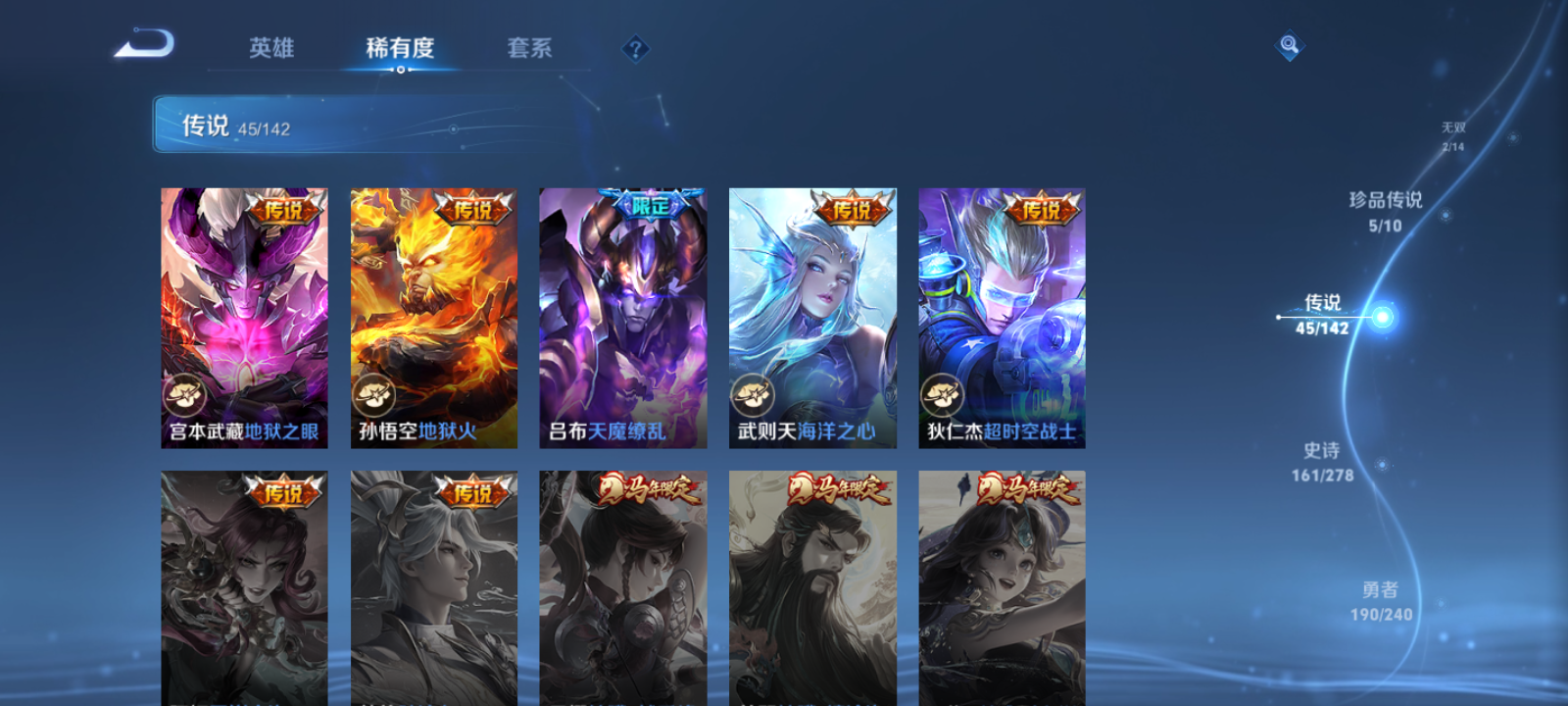Click the back arrow at top left
The image size is (1568, 706).
point(143,43)
